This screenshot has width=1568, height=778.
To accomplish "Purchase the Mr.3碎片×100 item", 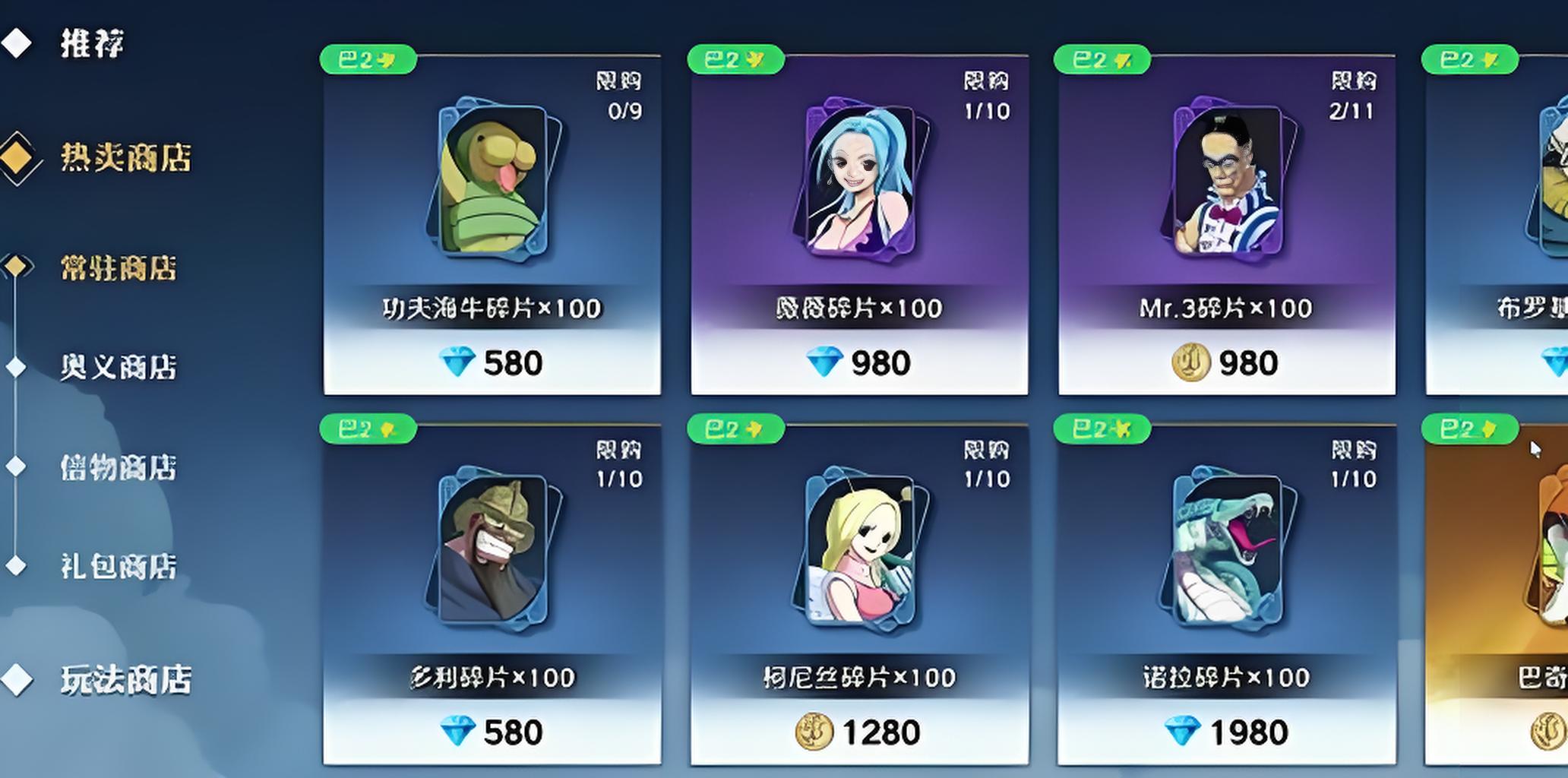I will (x=1226, y=362).
